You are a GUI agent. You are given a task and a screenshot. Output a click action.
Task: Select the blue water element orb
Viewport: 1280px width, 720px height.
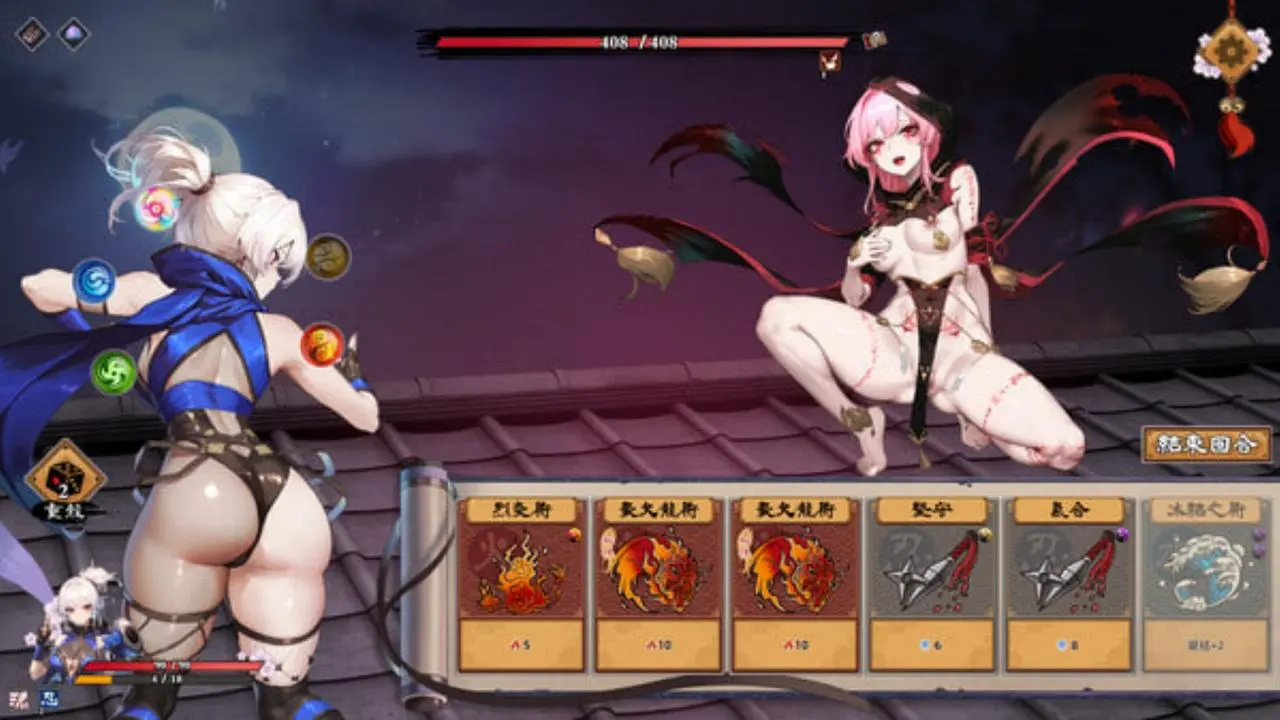point(94,281)
